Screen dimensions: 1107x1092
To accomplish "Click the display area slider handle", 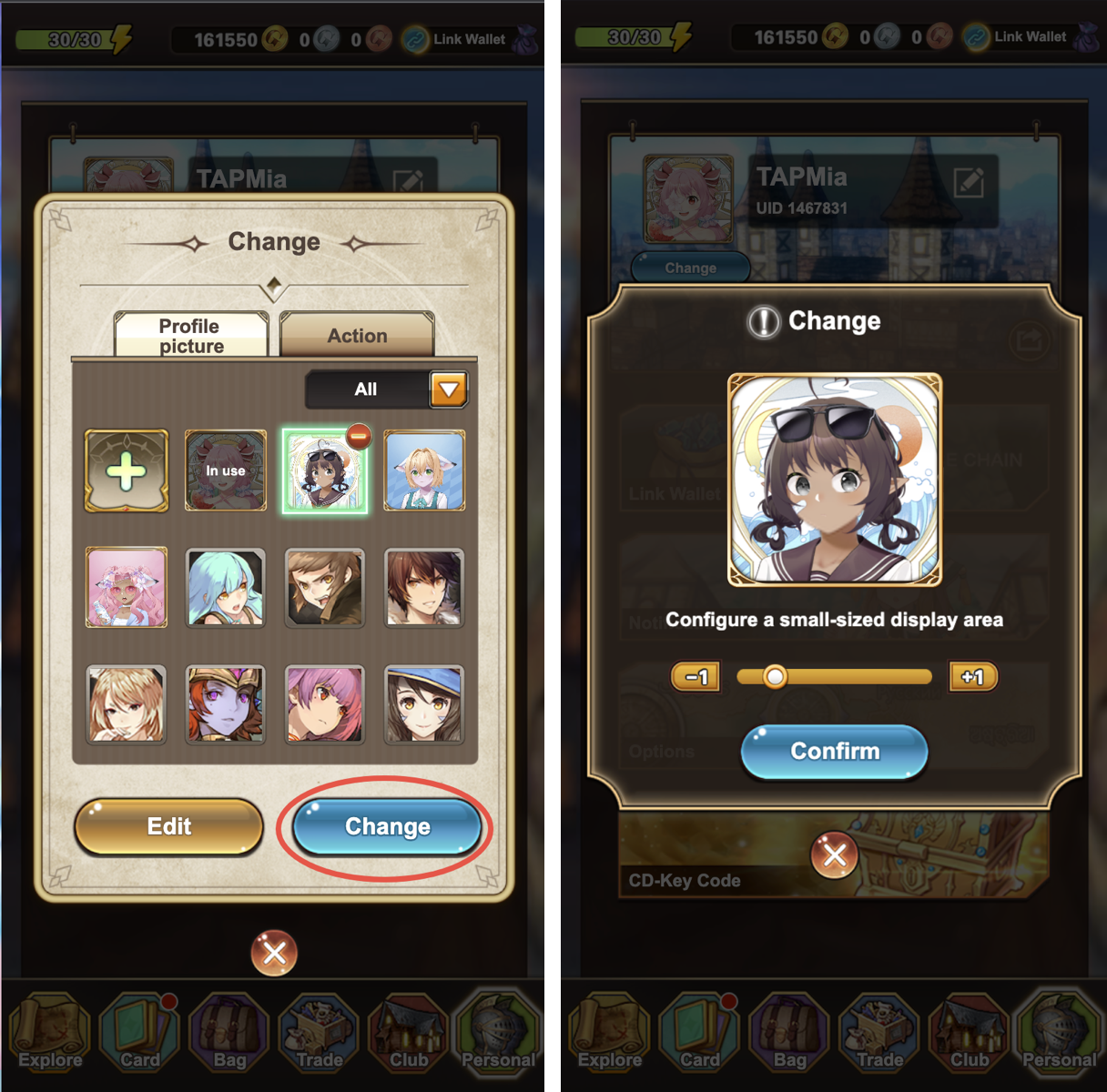I will [x=775, y=677].
